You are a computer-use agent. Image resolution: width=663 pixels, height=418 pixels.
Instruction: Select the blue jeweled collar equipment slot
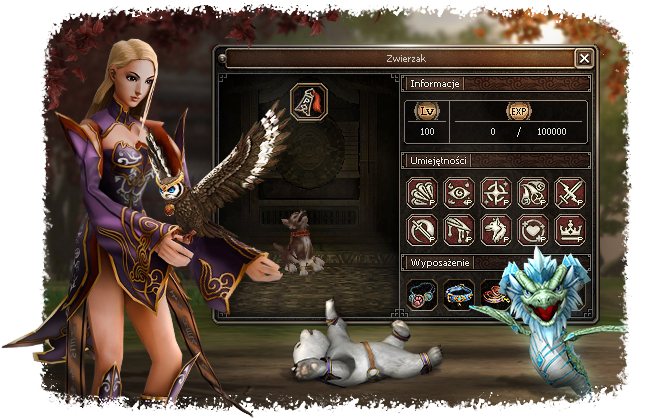pyautogui.click(x=459, y=292)
